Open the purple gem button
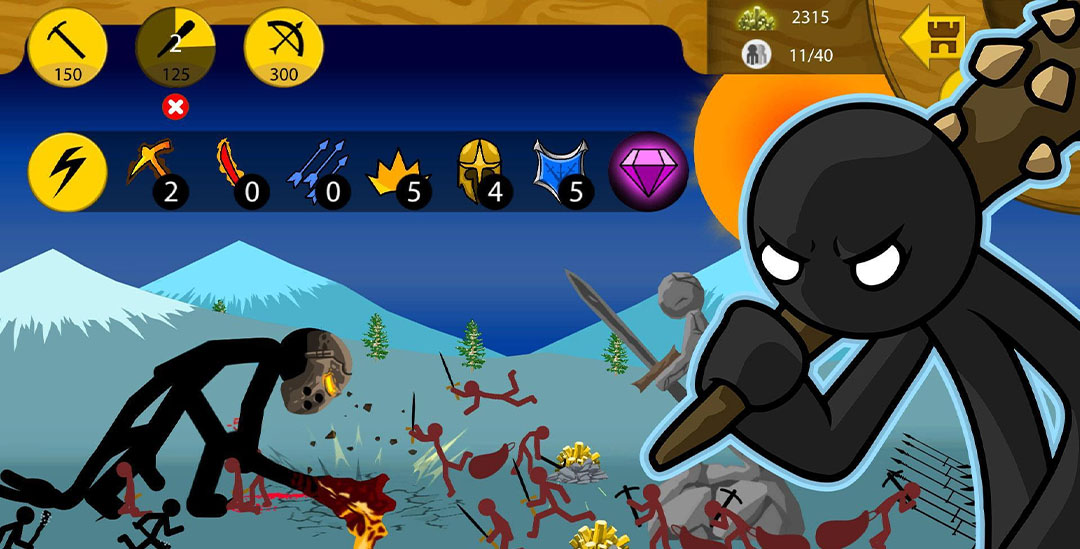This screenshot has width=1080, height=549. click(x=648, y=171)
